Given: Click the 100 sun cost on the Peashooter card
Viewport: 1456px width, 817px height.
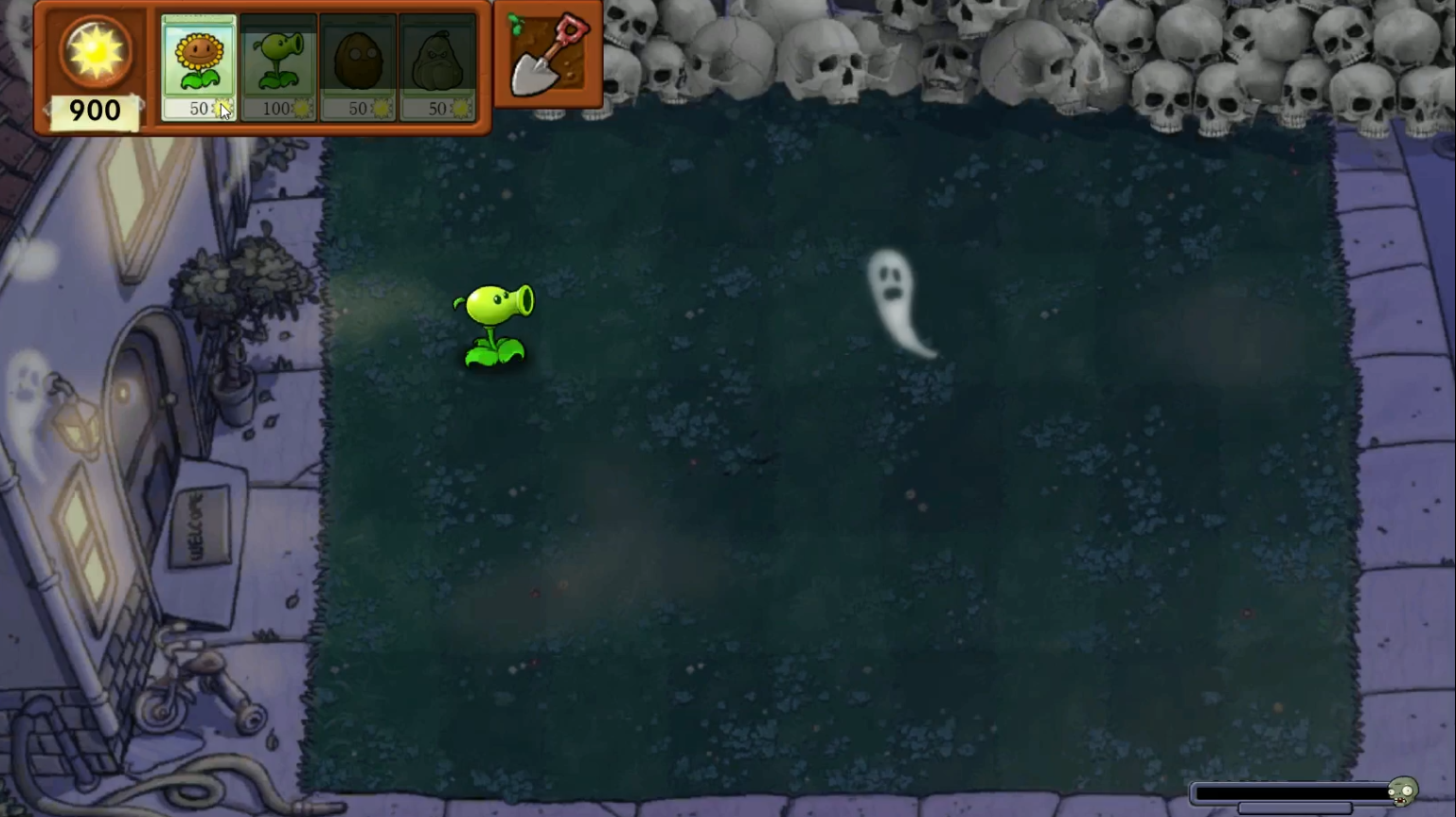Looking at the screenshot, I should click(x=275, y=108).
